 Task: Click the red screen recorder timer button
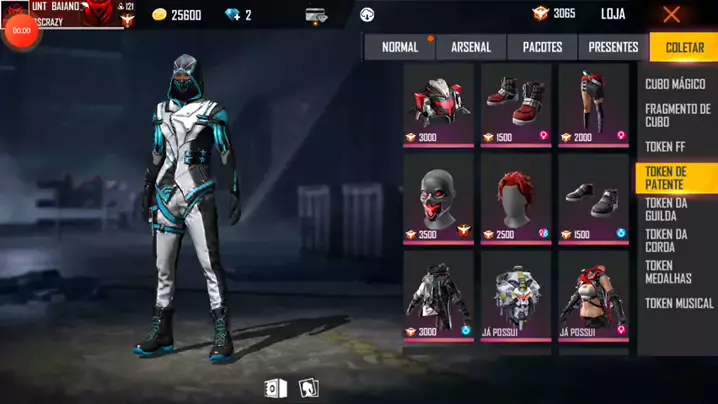pyautogui.click(x=20, y=31)
